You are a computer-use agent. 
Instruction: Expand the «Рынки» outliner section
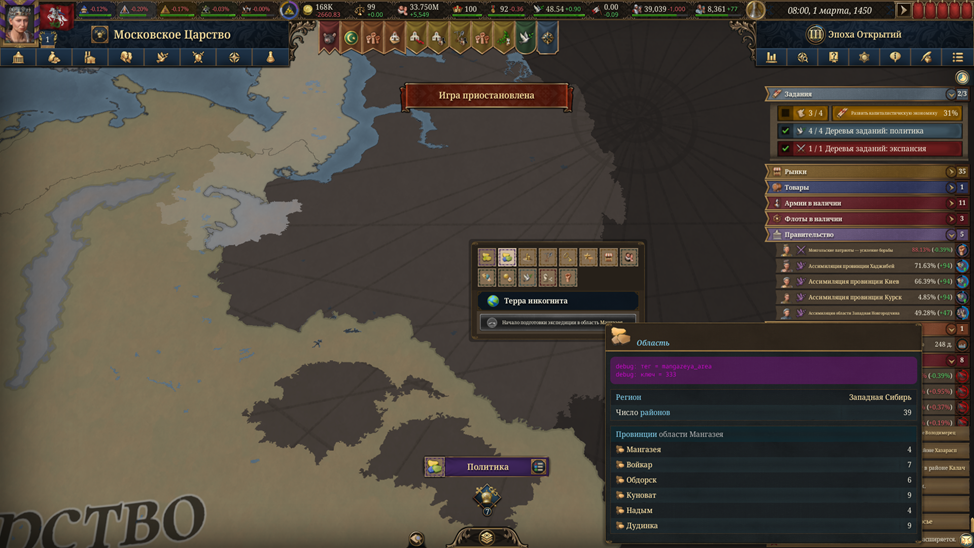pos(951,172)
